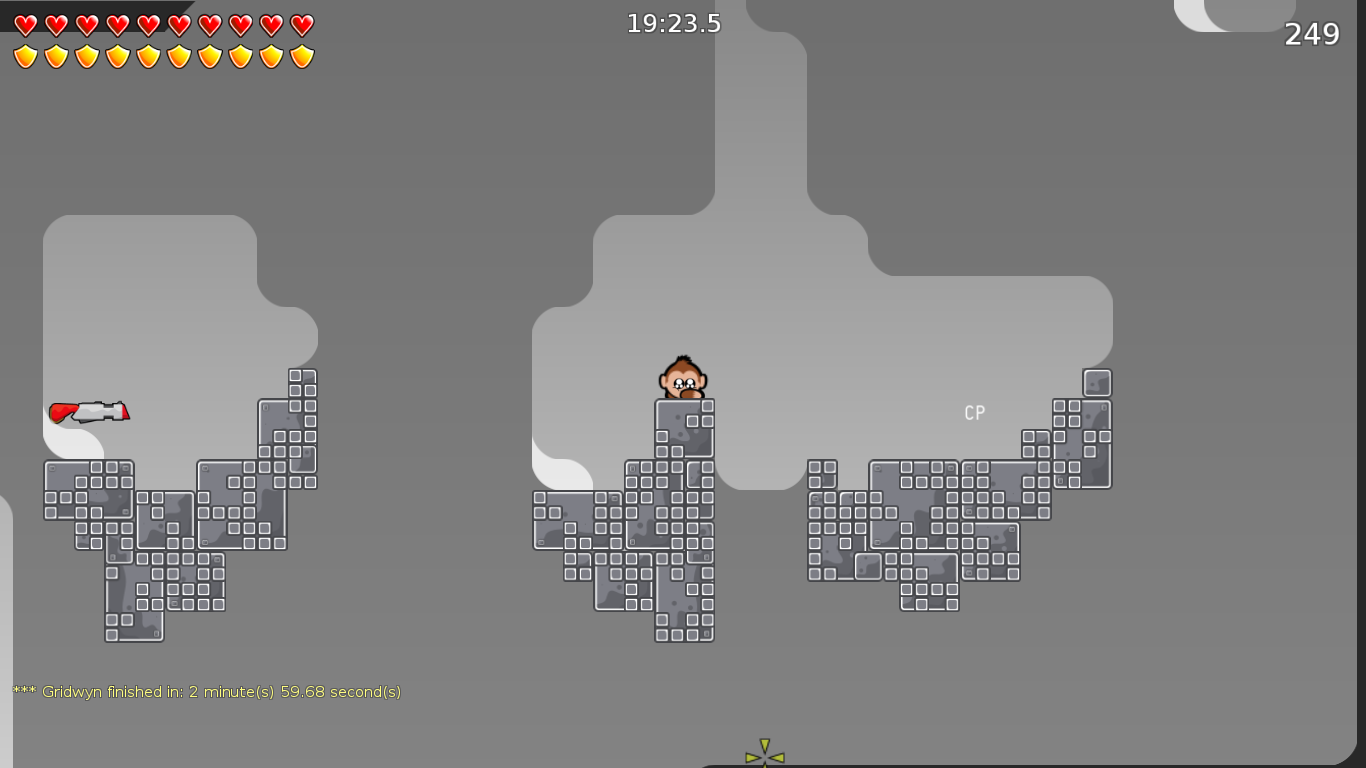
Task: Click the race timer showing 19:23.5
Action: [674, 23]
